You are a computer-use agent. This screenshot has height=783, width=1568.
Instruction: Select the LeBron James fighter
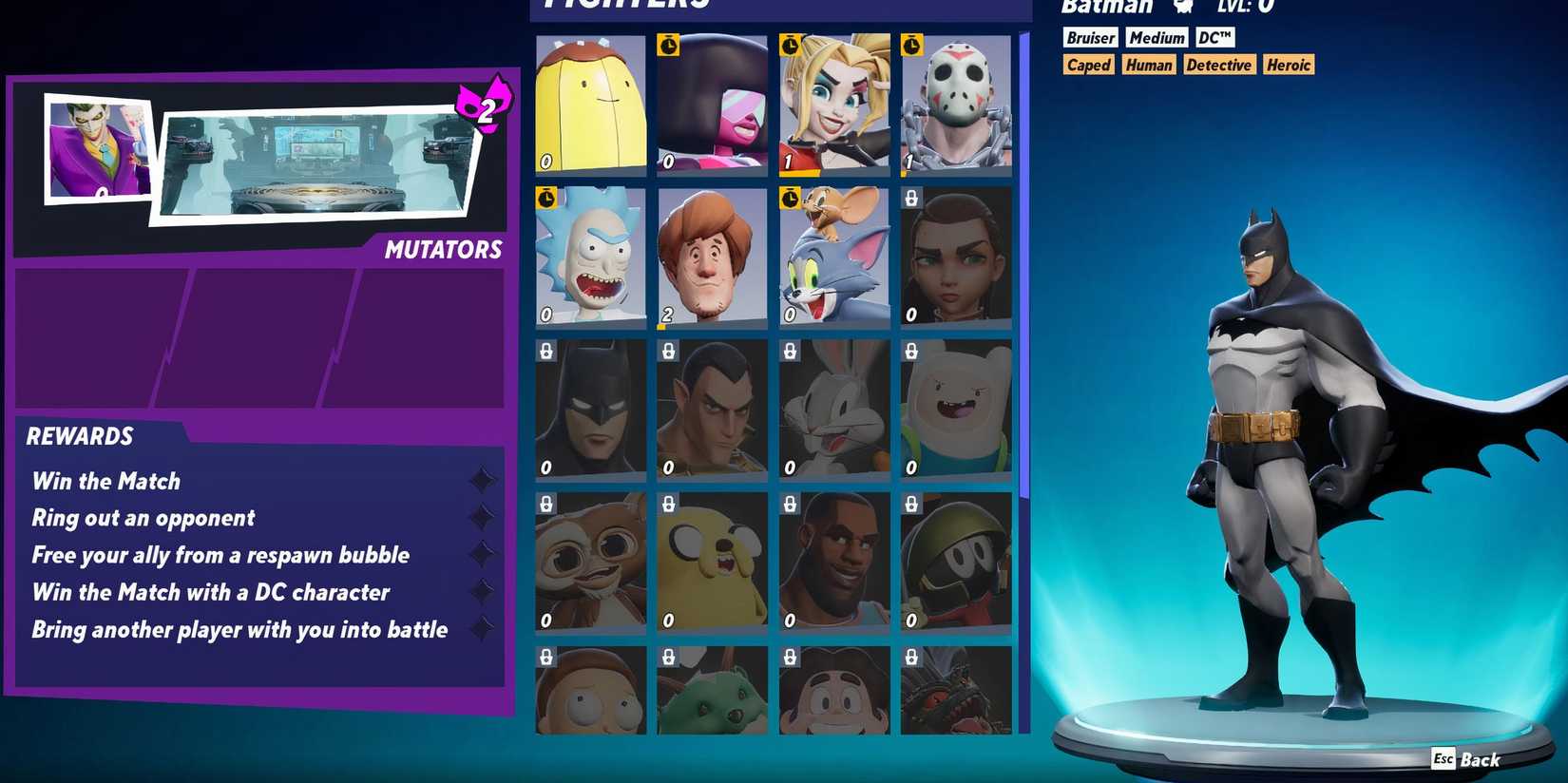(x=833, y=563)
